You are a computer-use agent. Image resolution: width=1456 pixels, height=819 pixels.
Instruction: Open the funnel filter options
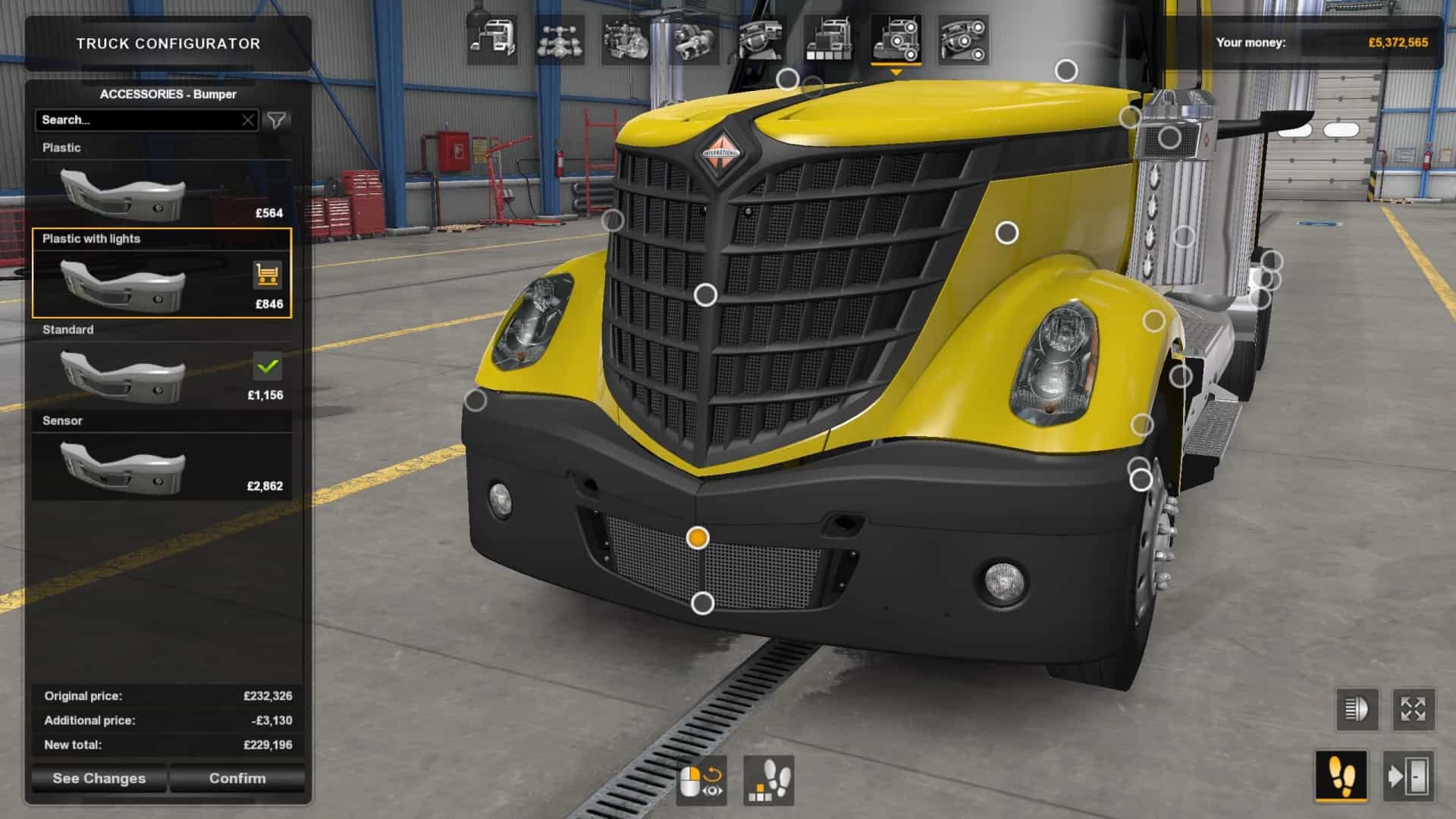click(x=277, y=120)
